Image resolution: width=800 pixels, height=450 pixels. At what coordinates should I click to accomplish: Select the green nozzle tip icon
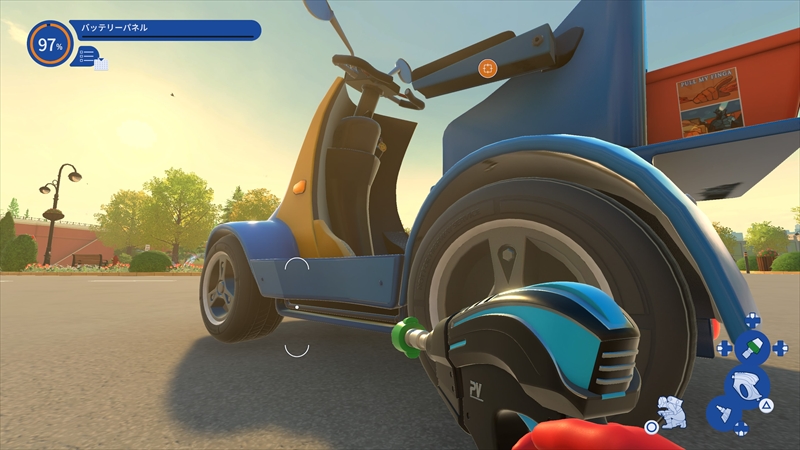[752, 348]
